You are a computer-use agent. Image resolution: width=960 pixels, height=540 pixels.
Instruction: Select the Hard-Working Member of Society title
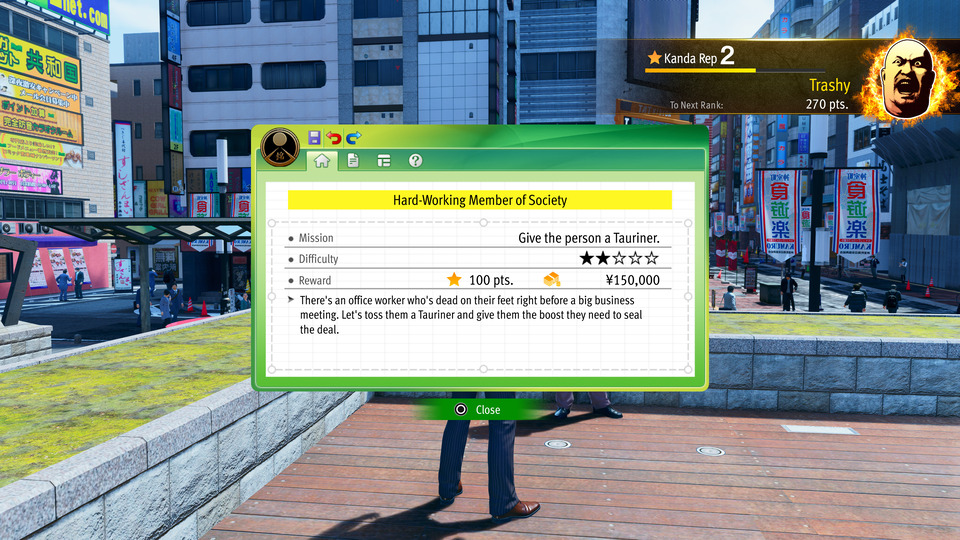[x=479, y=200]
